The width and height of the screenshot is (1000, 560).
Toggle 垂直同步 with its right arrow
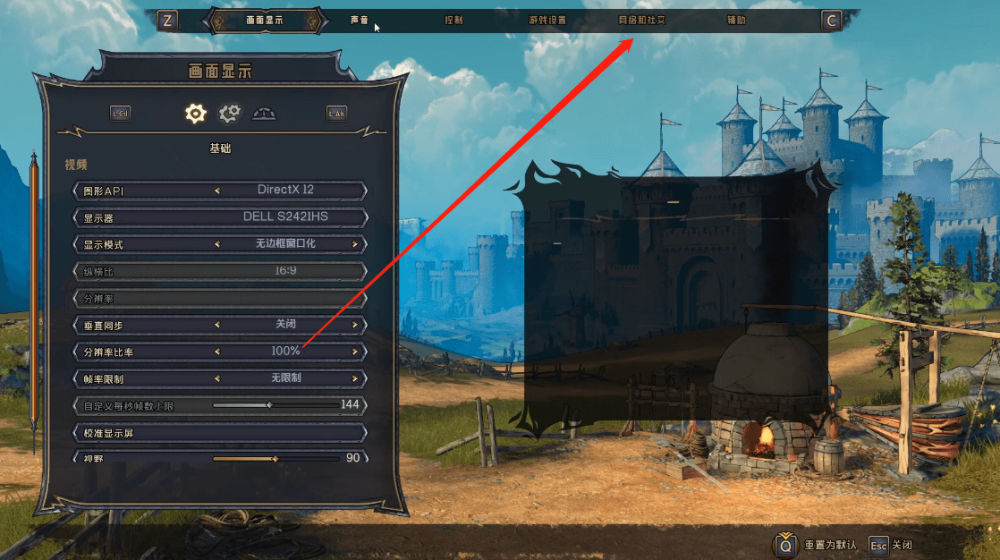point(354,325)
